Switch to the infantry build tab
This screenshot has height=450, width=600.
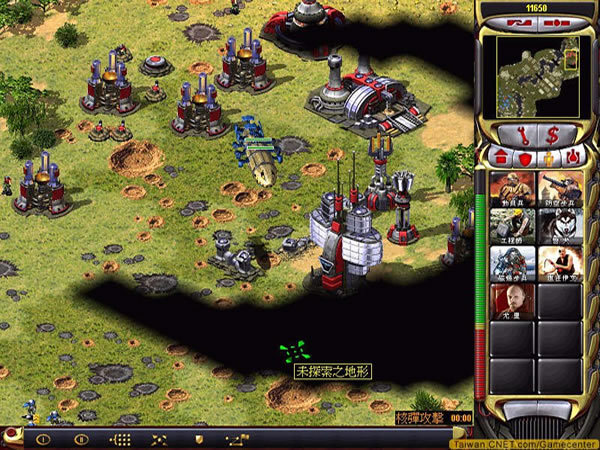coord(546,156)
